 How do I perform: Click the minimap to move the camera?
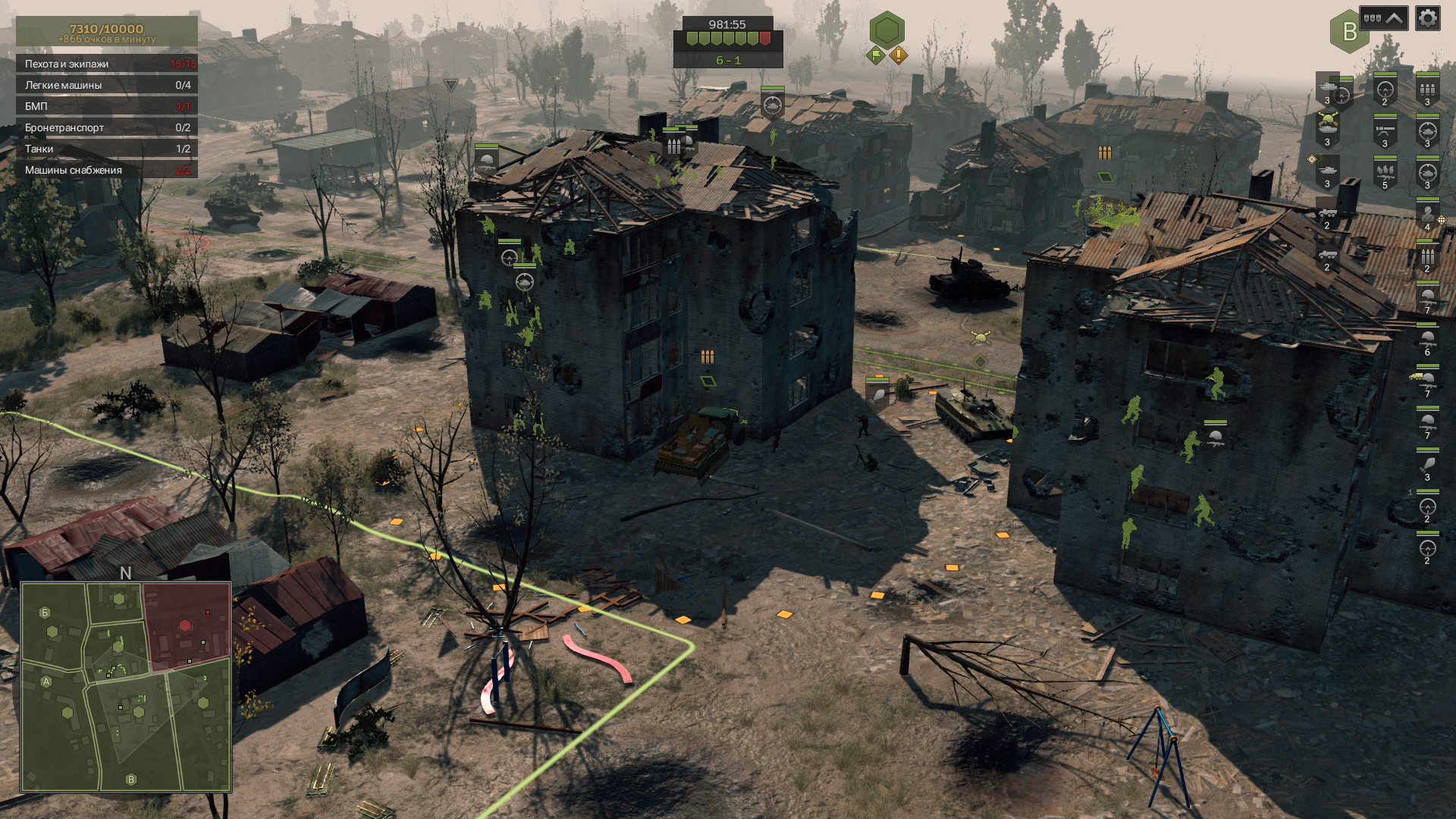(x=126, y=687)
